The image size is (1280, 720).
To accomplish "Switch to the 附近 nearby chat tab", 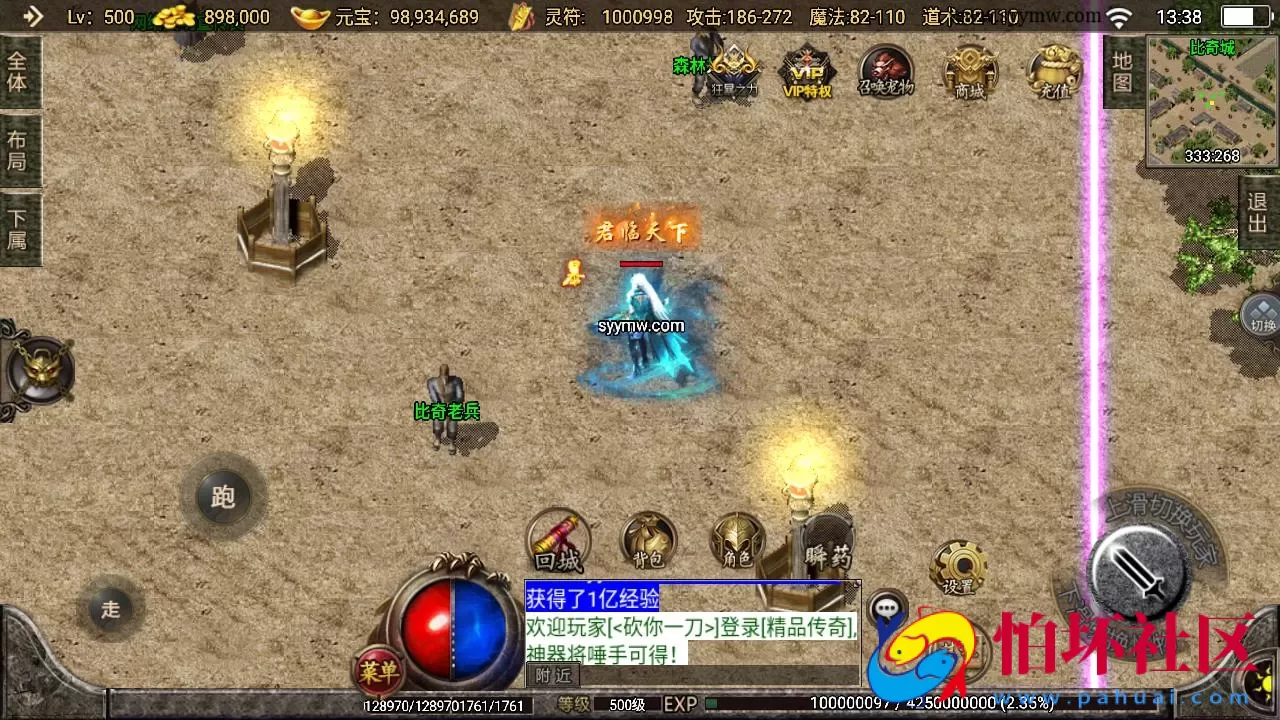I will 552,676.
